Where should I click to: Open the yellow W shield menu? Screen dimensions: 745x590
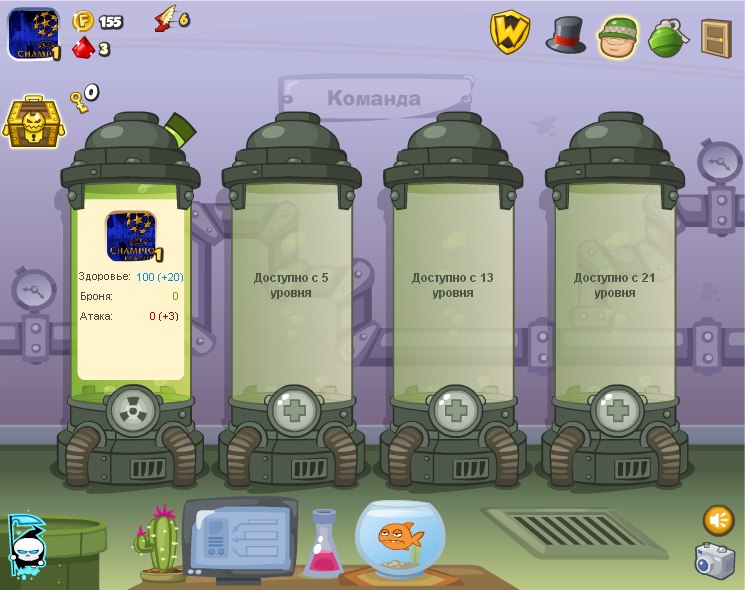tap(509, 32)
